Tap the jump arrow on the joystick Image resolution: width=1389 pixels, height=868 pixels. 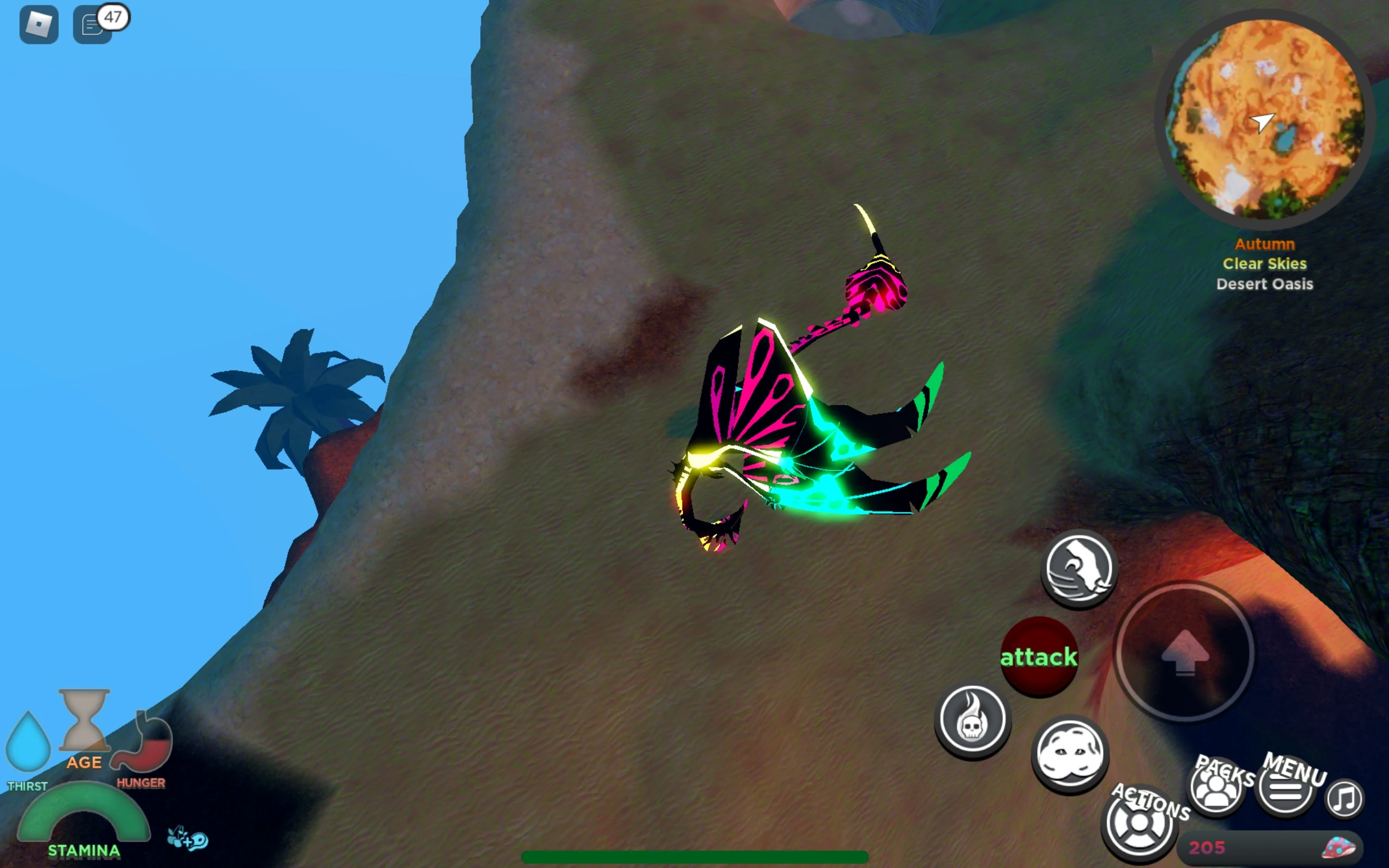click(1185, 652)
